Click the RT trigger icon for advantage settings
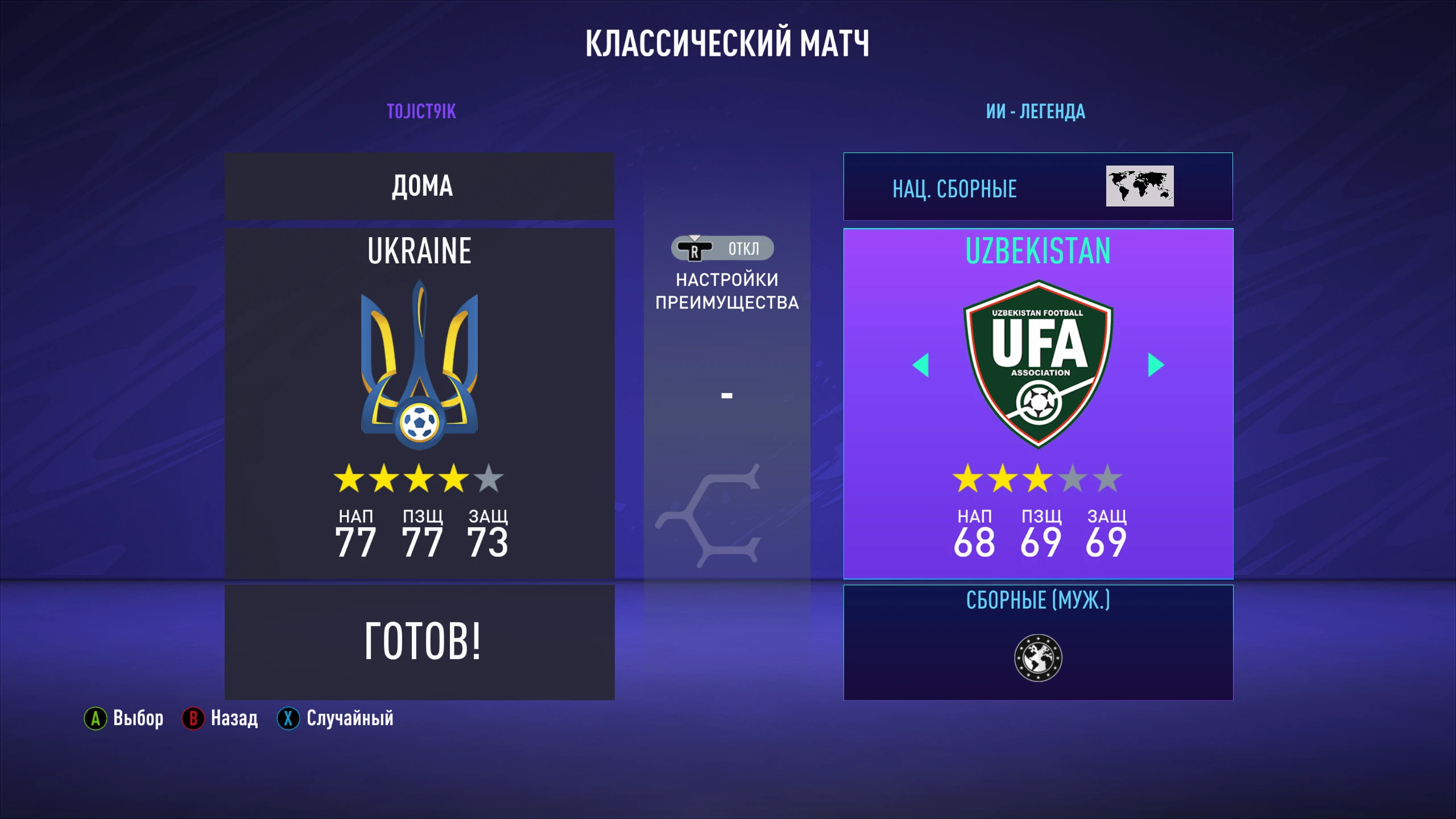This screenshot has height=819, width=1456. tap(695, 249)
